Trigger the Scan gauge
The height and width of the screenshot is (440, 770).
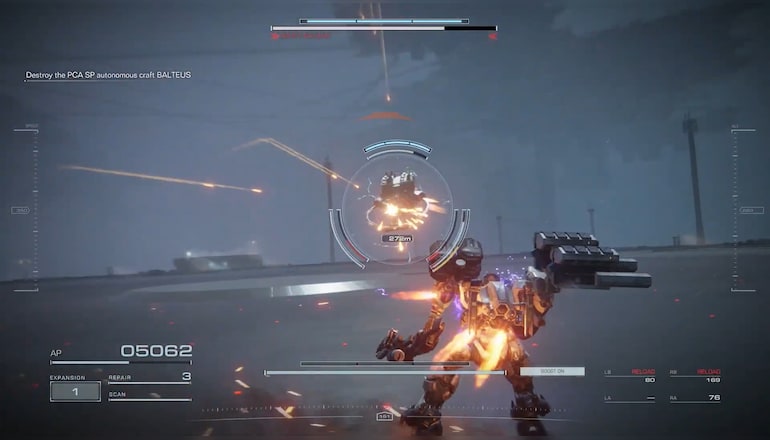(x=150, y=396)
